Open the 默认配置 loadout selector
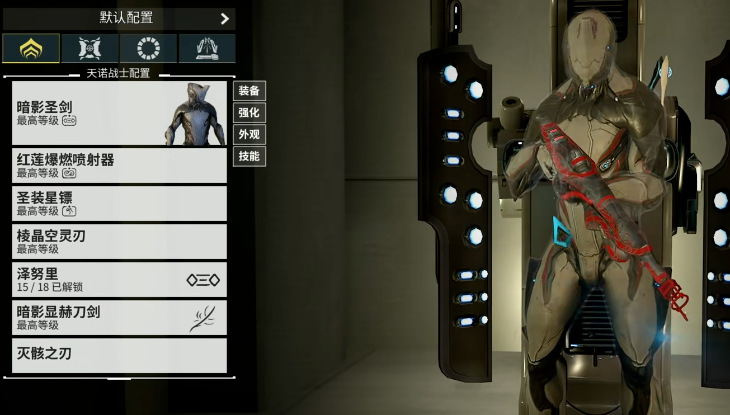This screenshot has width=730, height=415. pyautogui.click(x=119, y=18)
